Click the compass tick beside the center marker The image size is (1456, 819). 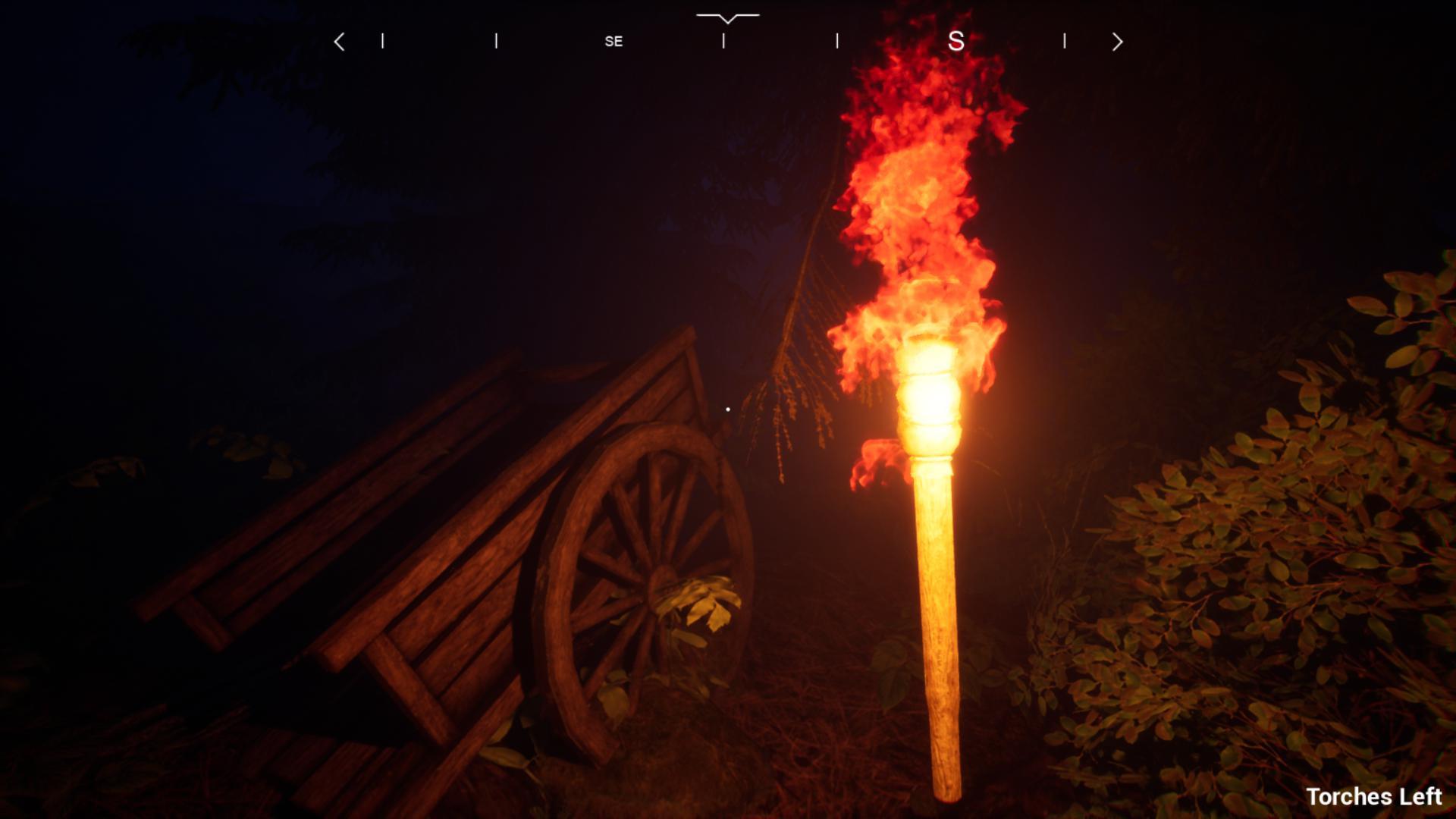click(724, 42)
